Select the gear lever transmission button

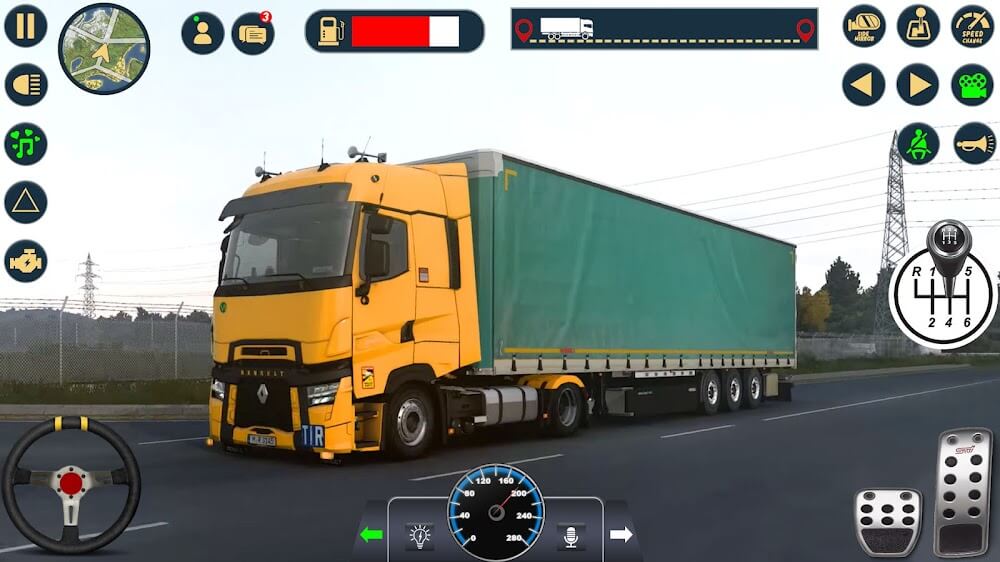coord(918,26)
